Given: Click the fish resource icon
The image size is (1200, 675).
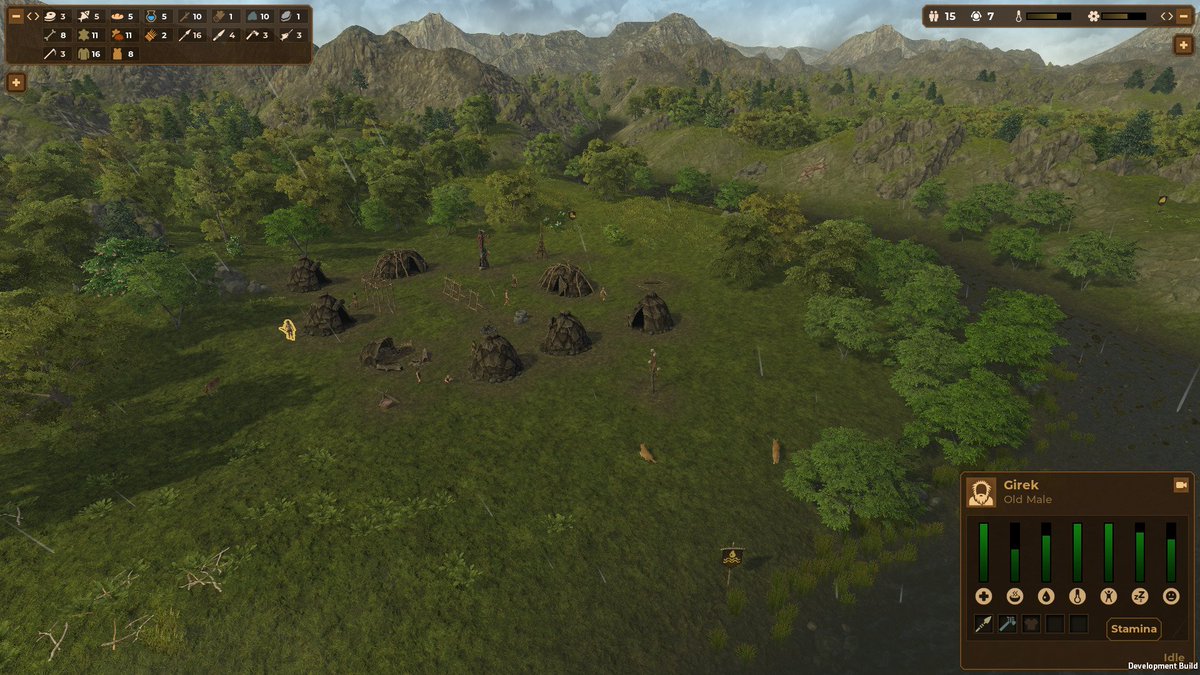Looking at the screenshot, I should [x=84, y=16].
